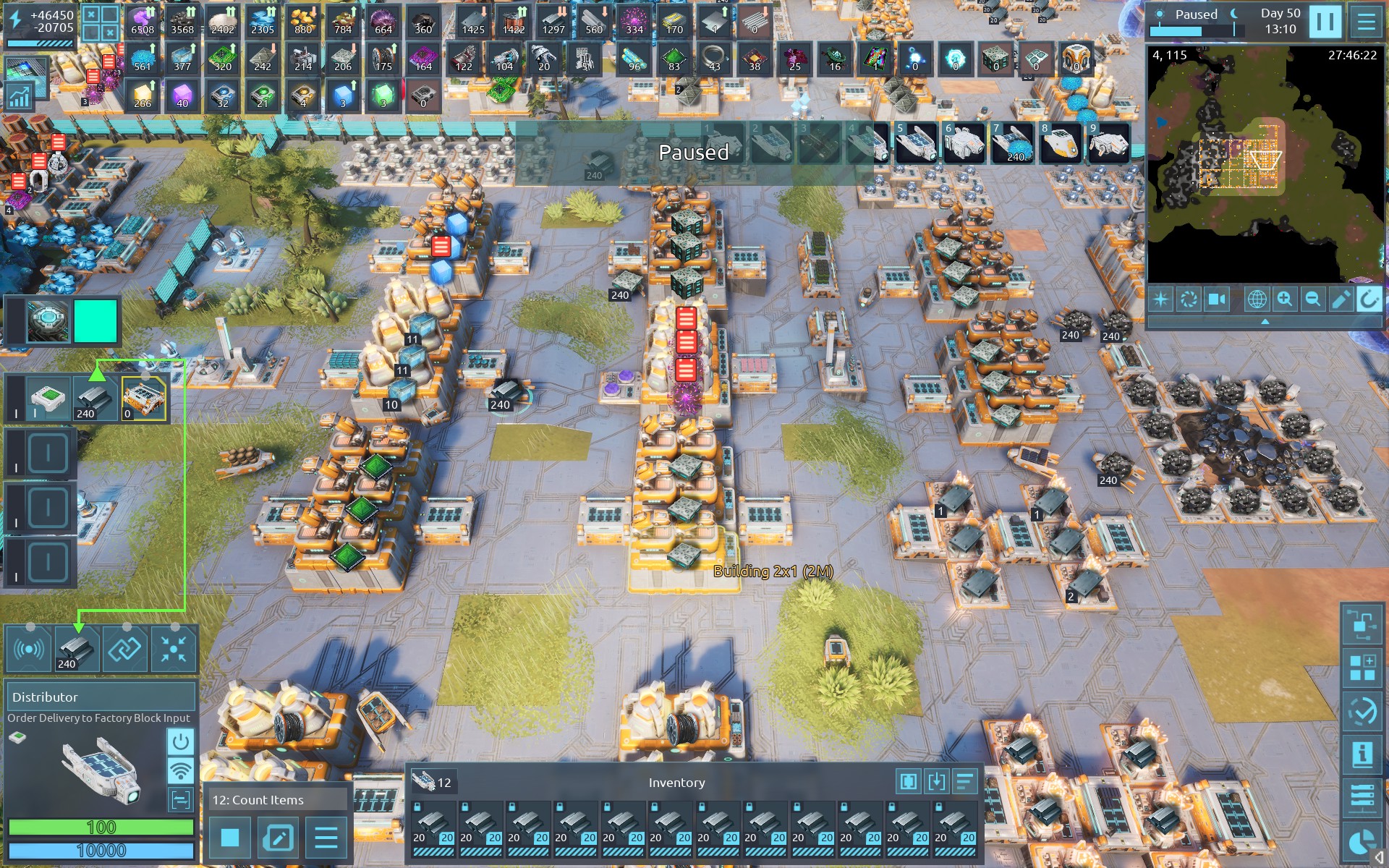Open the main hamburger menu

click(x=1366, y=22)
